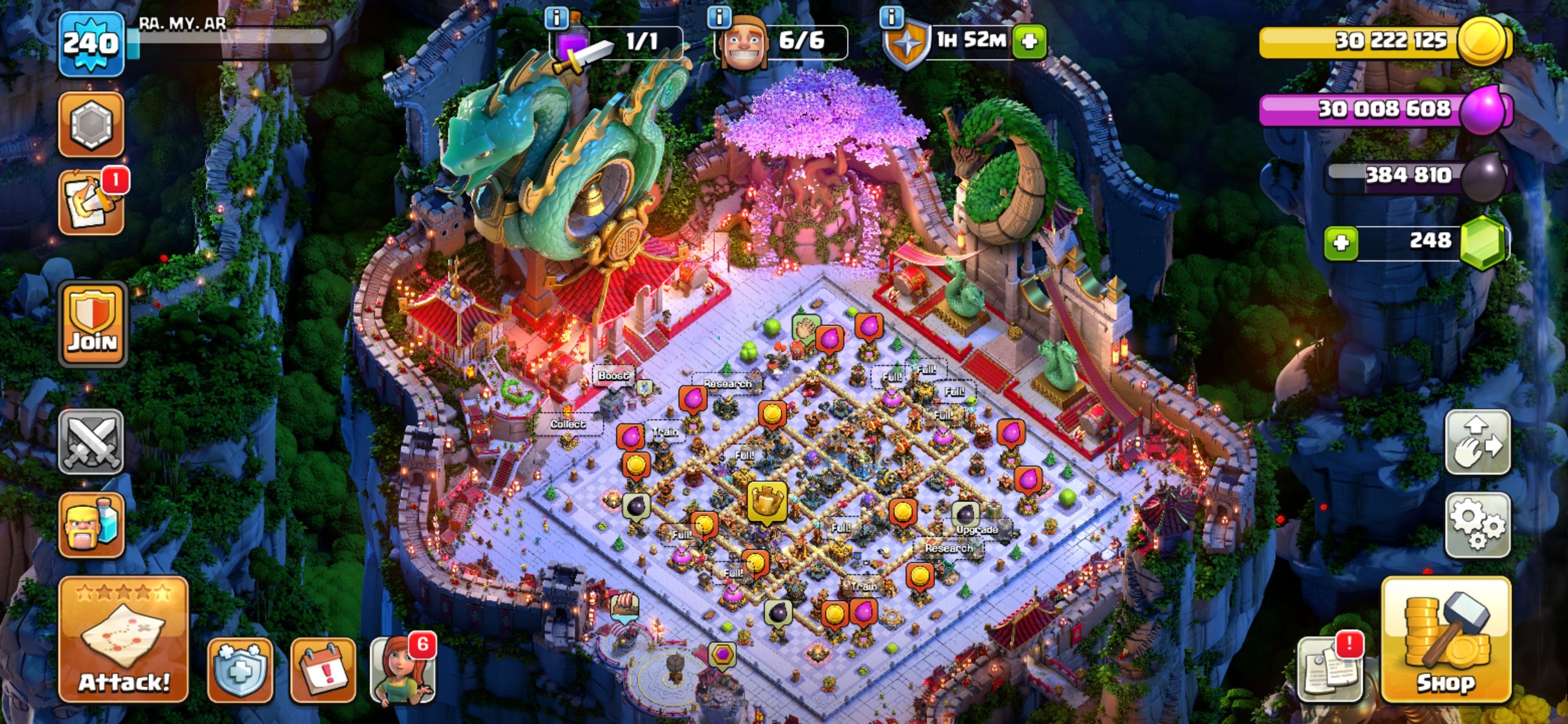Click the player level 240 badge
Screen dimensions: 1568x724
pyautogui.click(x=91, y=44)
